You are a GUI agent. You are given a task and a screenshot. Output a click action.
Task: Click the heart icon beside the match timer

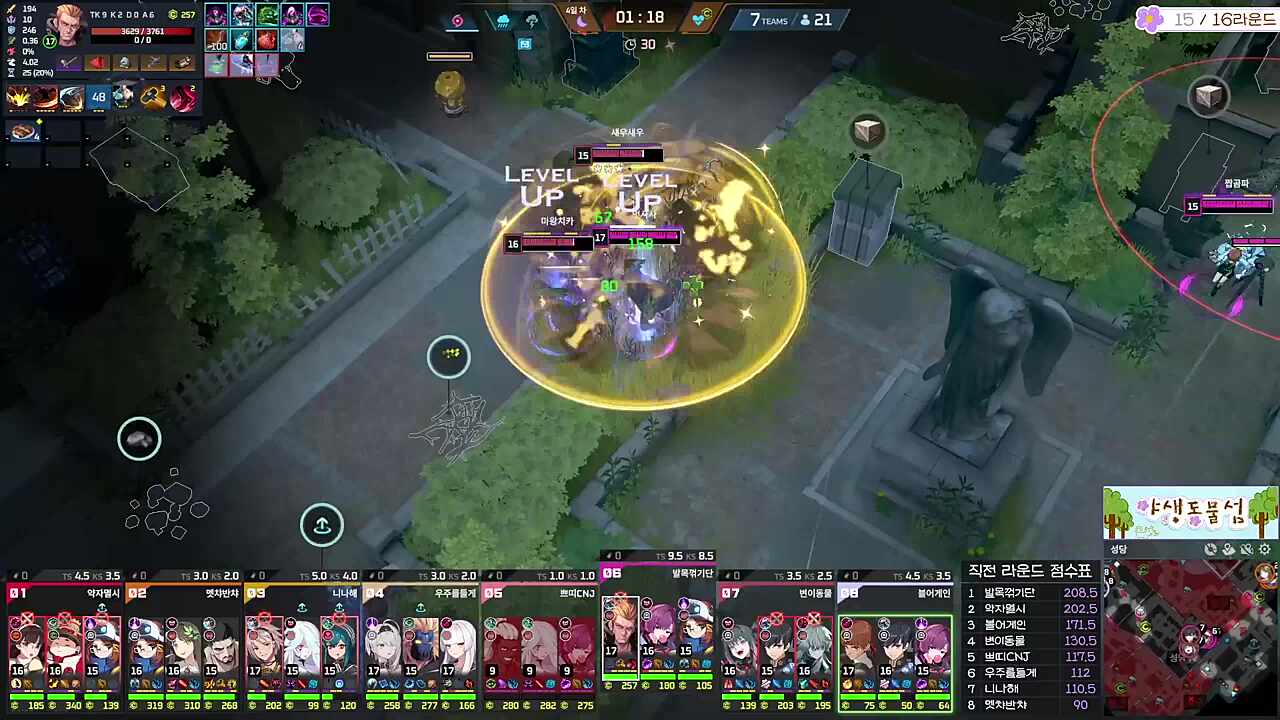tap(700, 19)
